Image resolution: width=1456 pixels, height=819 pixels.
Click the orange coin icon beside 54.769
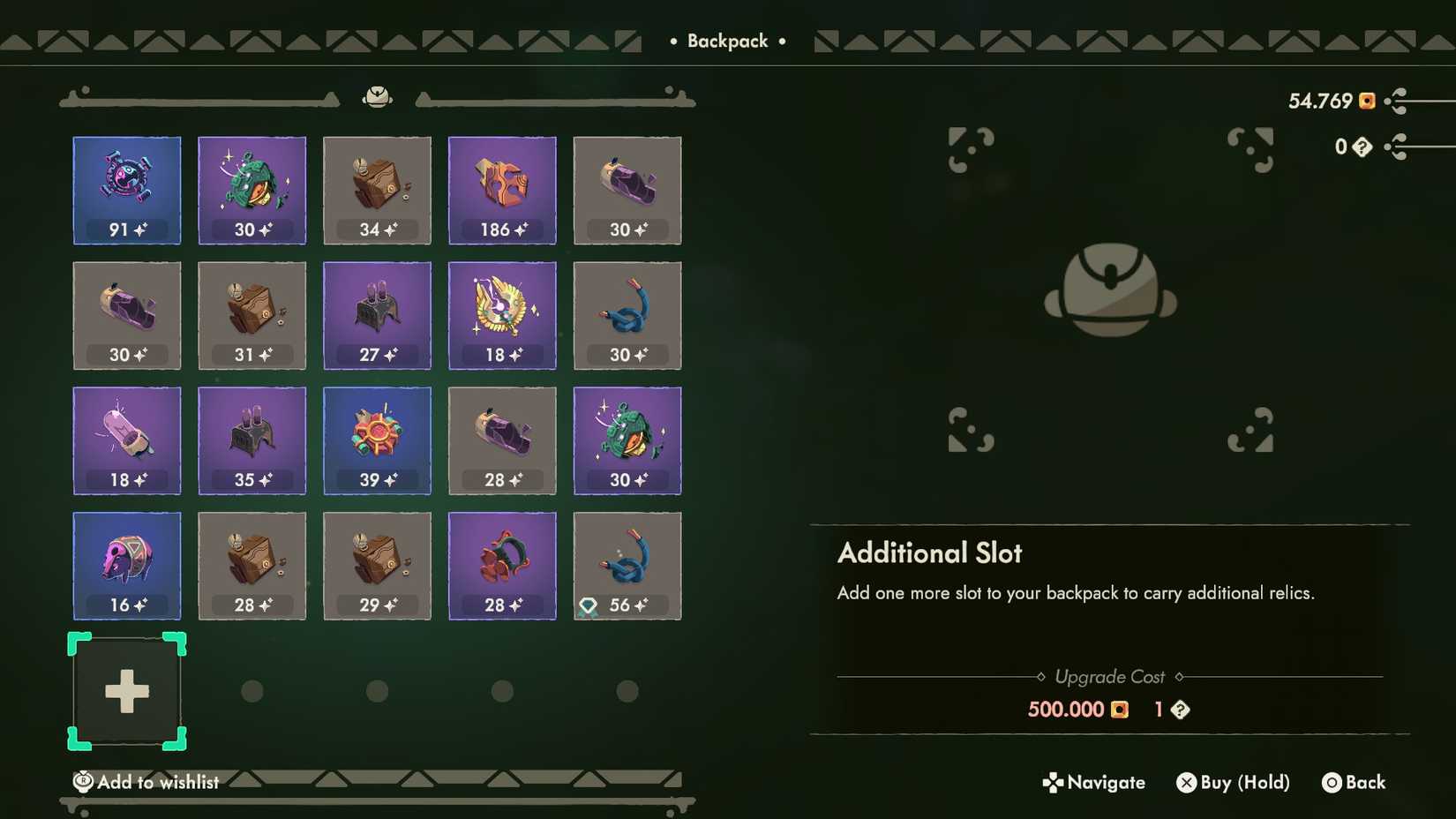pyautogui.click(x=1365, y=101)
